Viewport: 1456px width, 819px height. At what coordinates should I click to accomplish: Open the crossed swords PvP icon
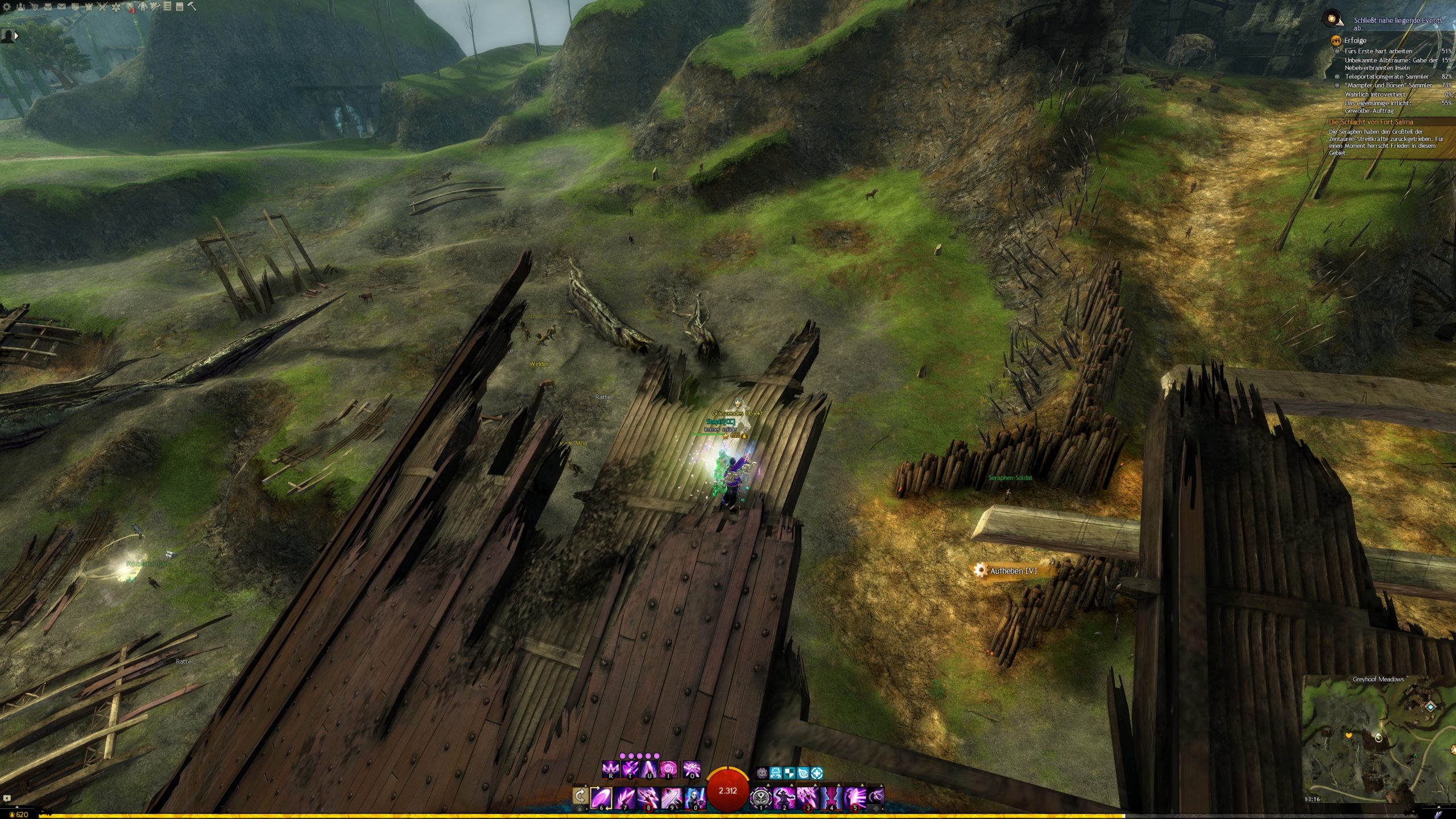(102, 7)
